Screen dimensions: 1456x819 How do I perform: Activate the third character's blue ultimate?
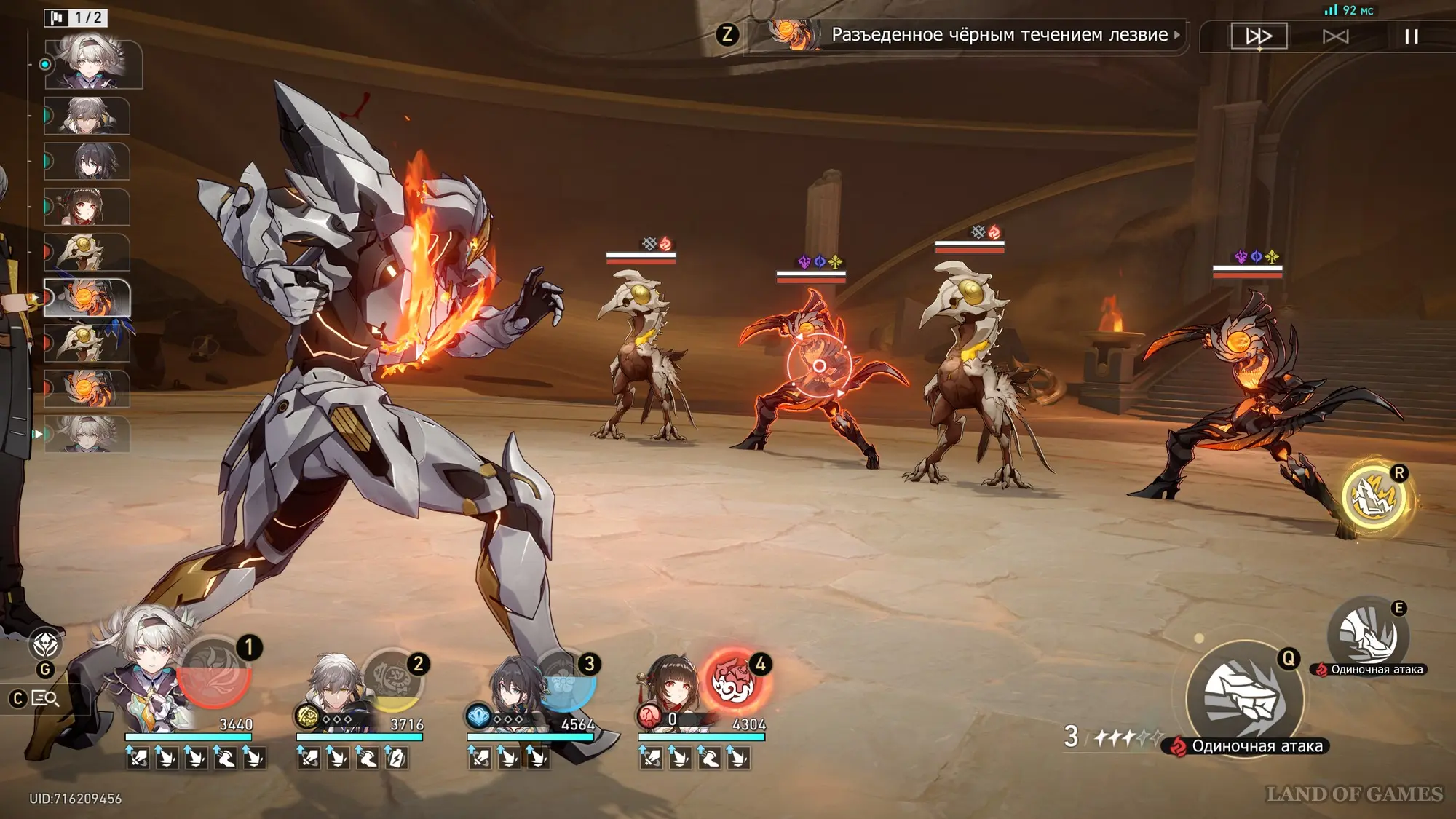pyautogui.click(x=565, y=680)
